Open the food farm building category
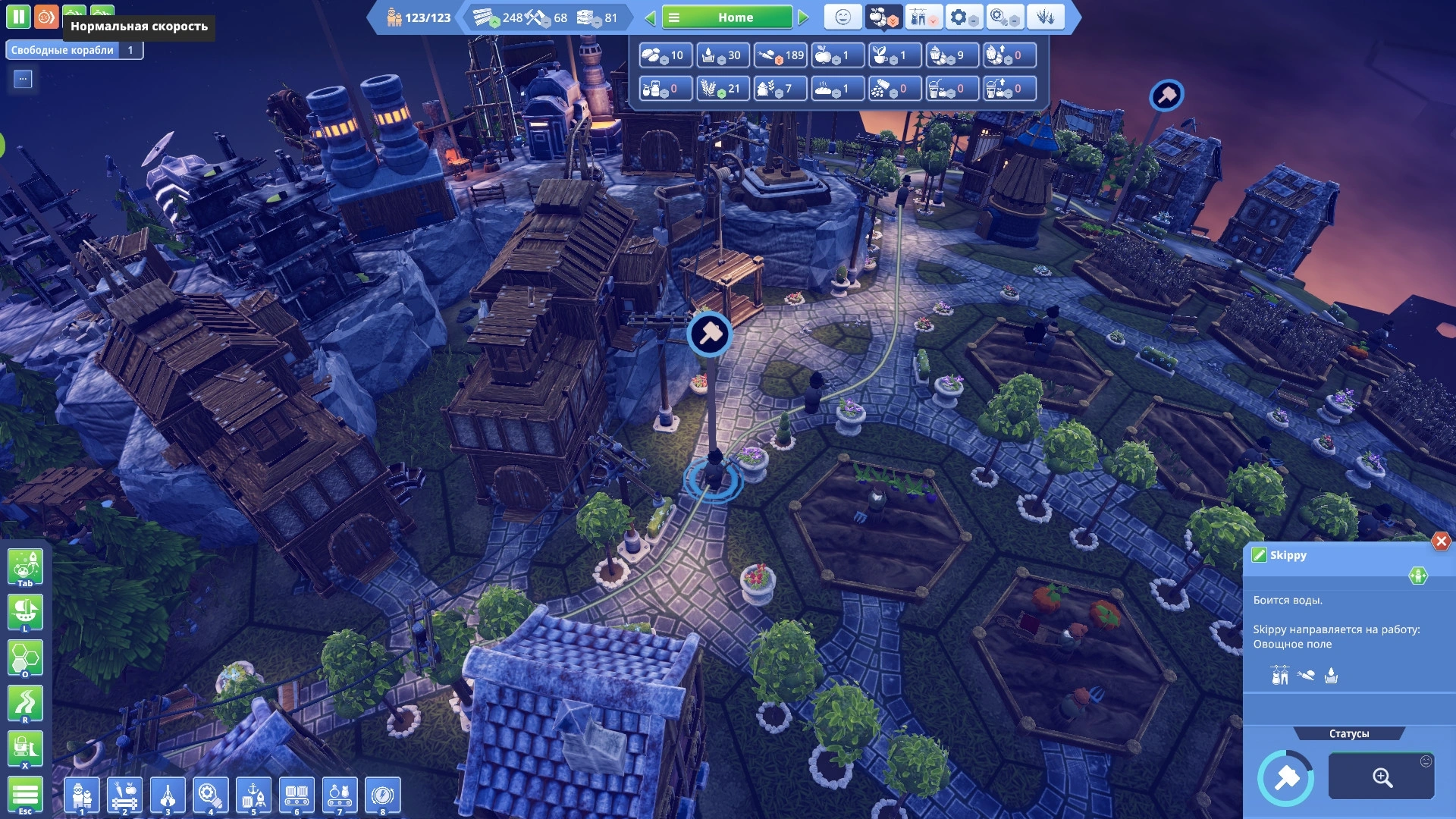Screen dimensions: 1456x819 [x=125, y=795]
